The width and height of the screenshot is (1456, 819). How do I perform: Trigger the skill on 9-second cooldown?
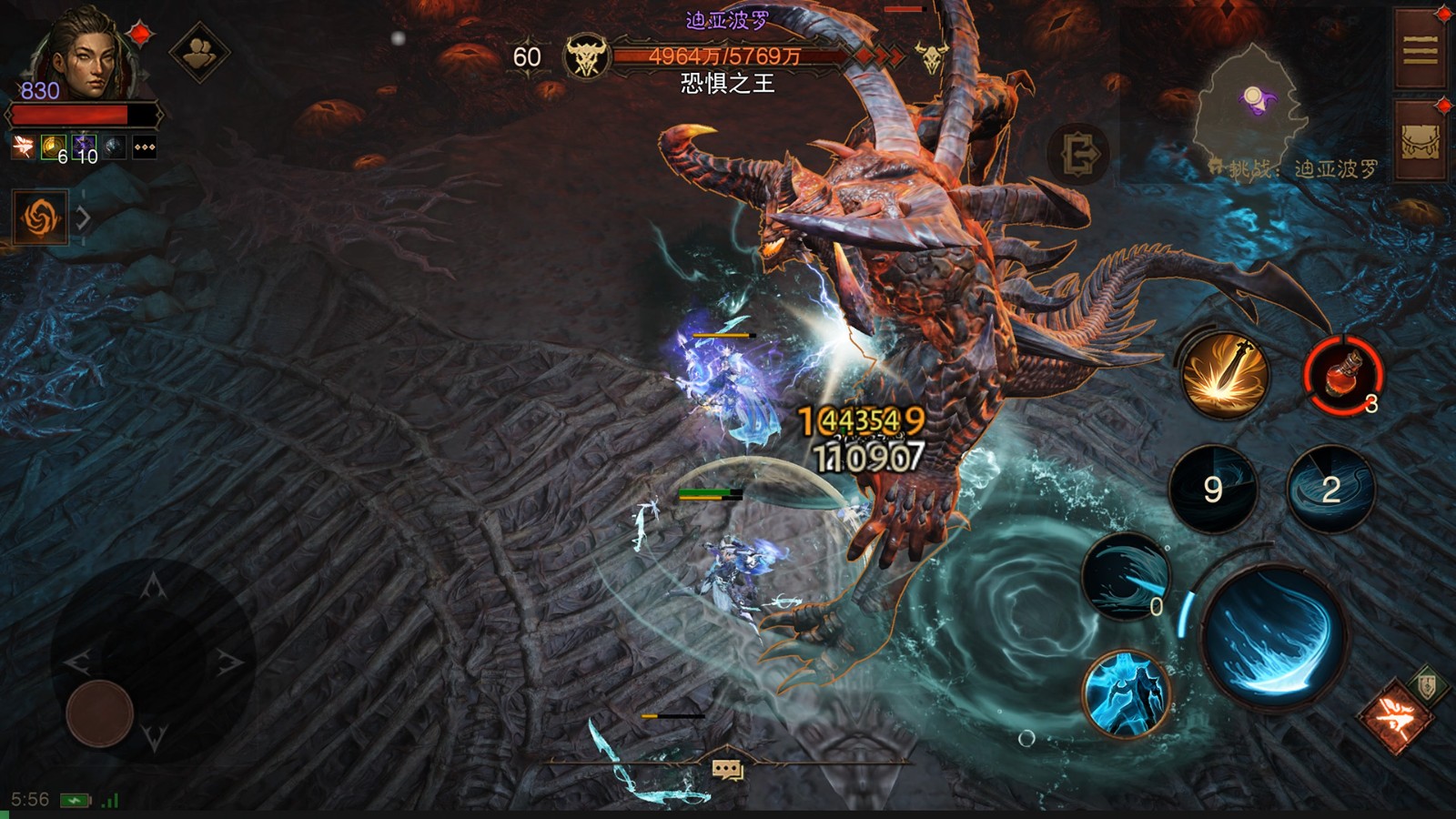1212,490
